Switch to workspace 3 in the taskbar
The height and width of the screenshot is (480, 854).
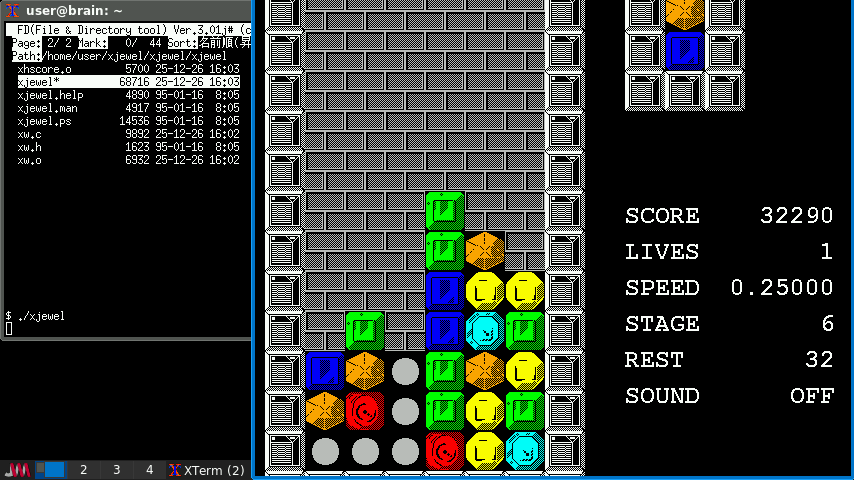(x=116, y=470)
